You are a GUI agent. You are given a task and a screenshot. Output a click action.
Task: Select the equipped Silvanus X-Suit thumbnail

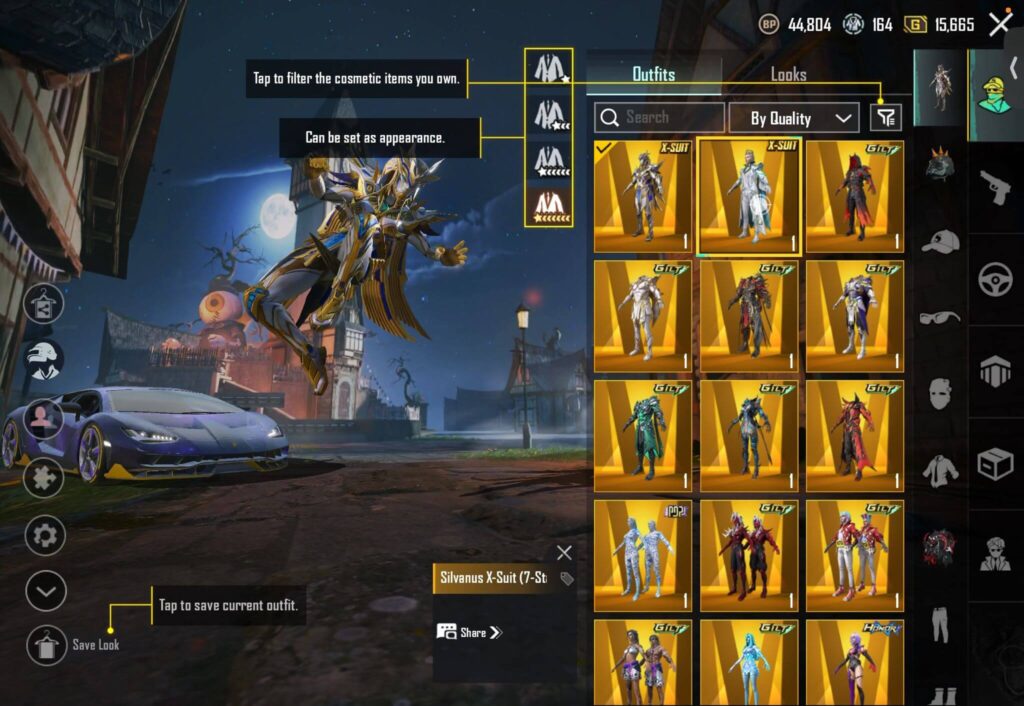click(643, 196)
